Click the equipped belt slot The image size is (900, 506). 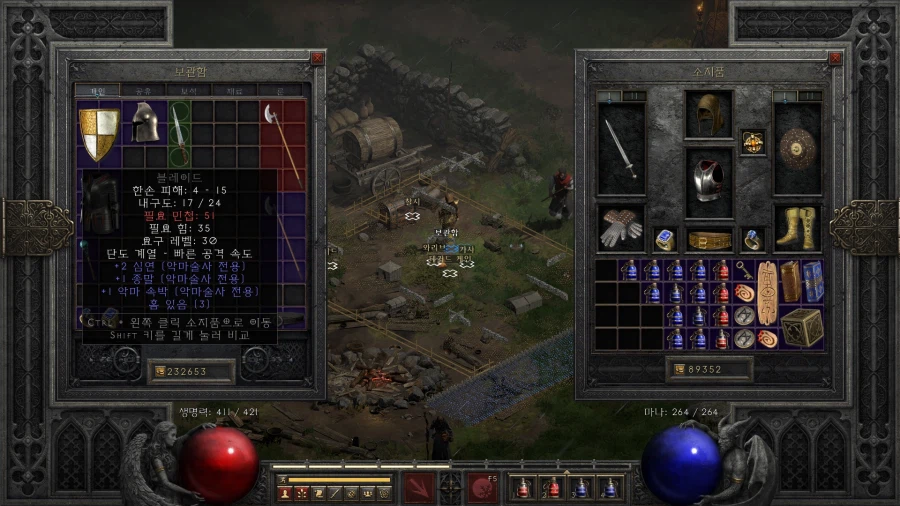[709, 240]
